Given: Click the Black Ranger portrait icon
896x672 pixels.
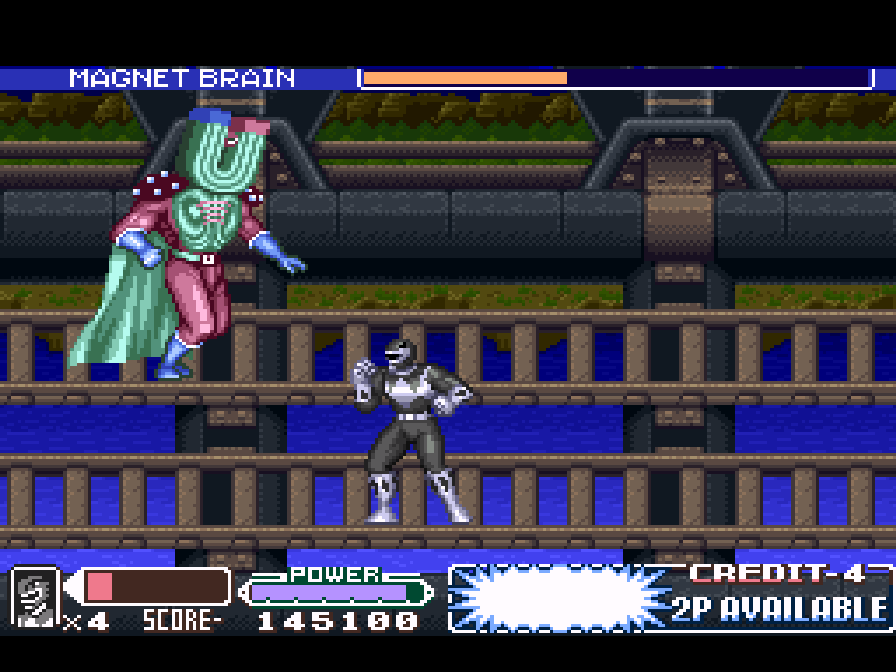Looking at the screenshot, I should pos(35,597).
